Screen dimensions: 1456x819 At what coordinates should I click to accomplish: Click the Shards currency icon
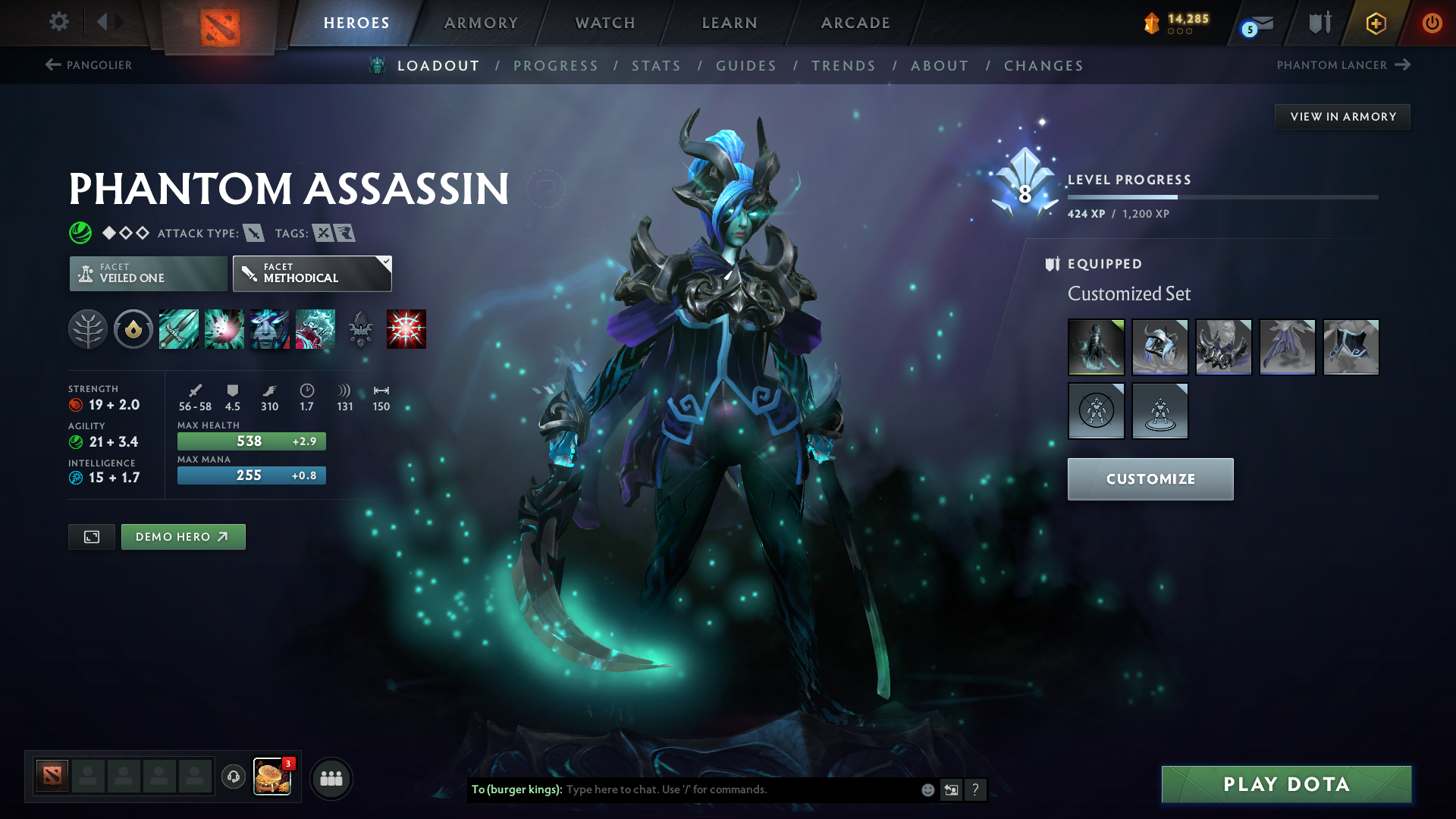tap(1152, 23)
